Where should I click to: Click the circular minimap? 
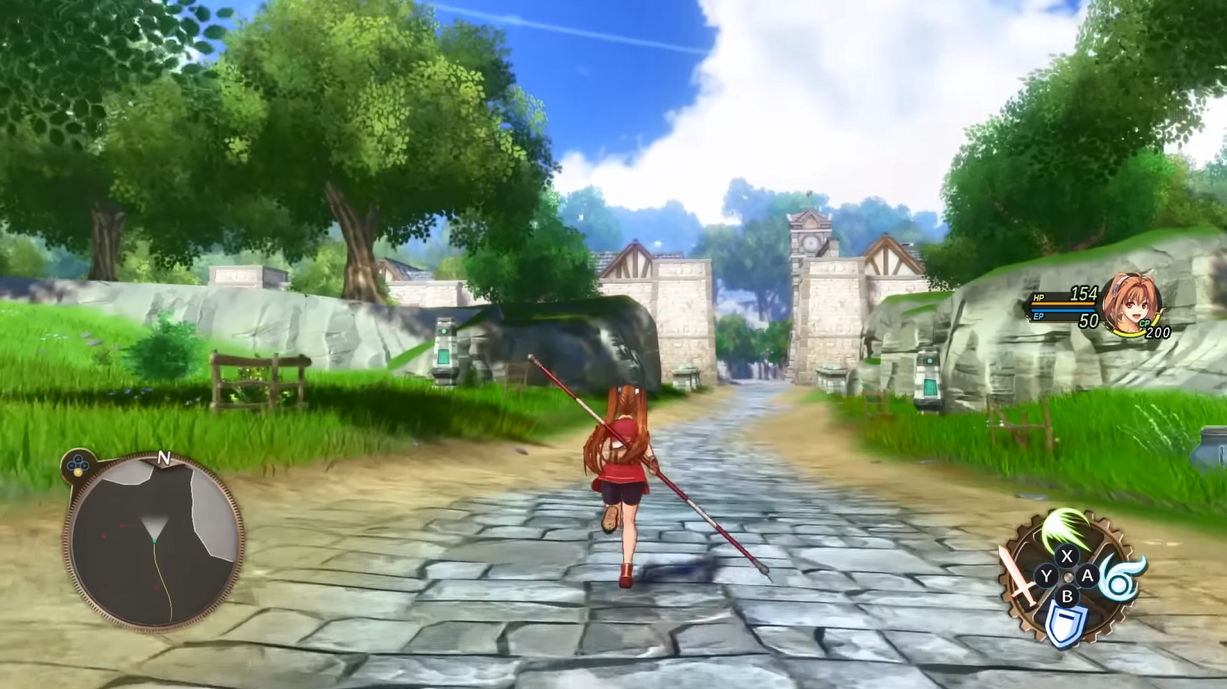coord(154,540)
